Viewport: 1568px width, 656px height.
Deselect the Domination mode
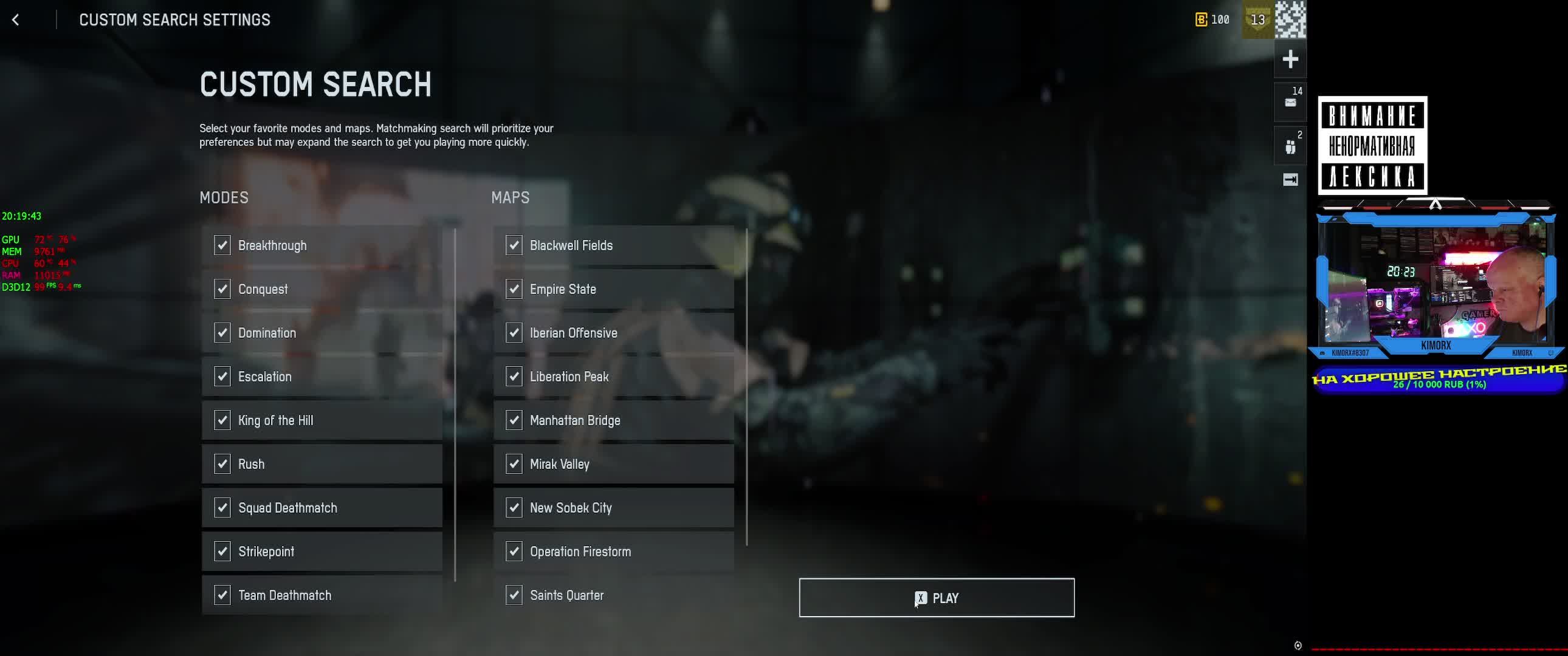(x=222, y=333)
